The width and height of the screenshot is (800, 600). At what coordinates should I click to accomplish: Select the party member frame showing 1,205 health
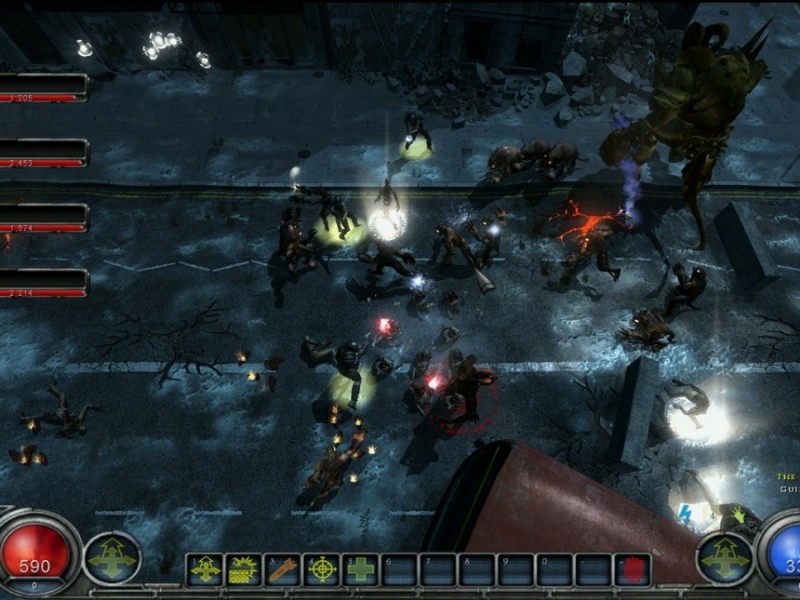[45, 87]
